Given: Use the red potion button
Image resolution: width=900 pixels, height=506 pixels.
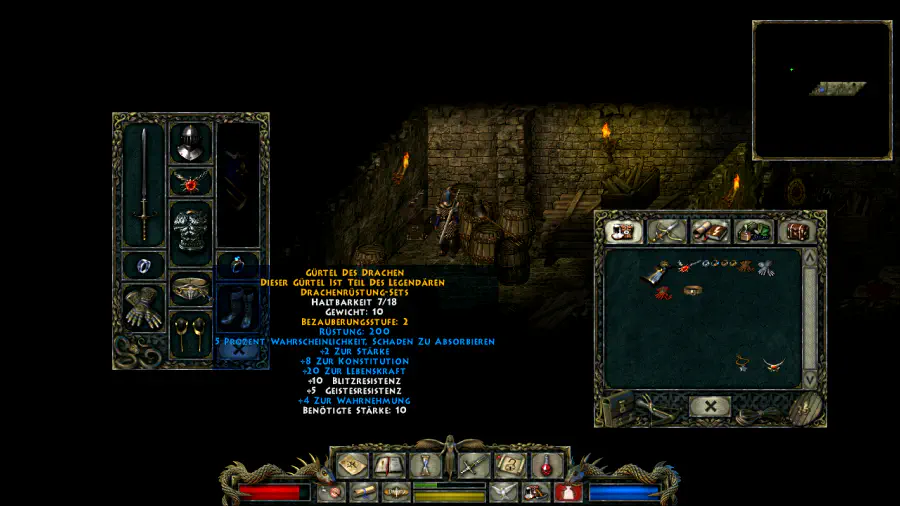Looking at the screenshot, I should coord(546,465).
